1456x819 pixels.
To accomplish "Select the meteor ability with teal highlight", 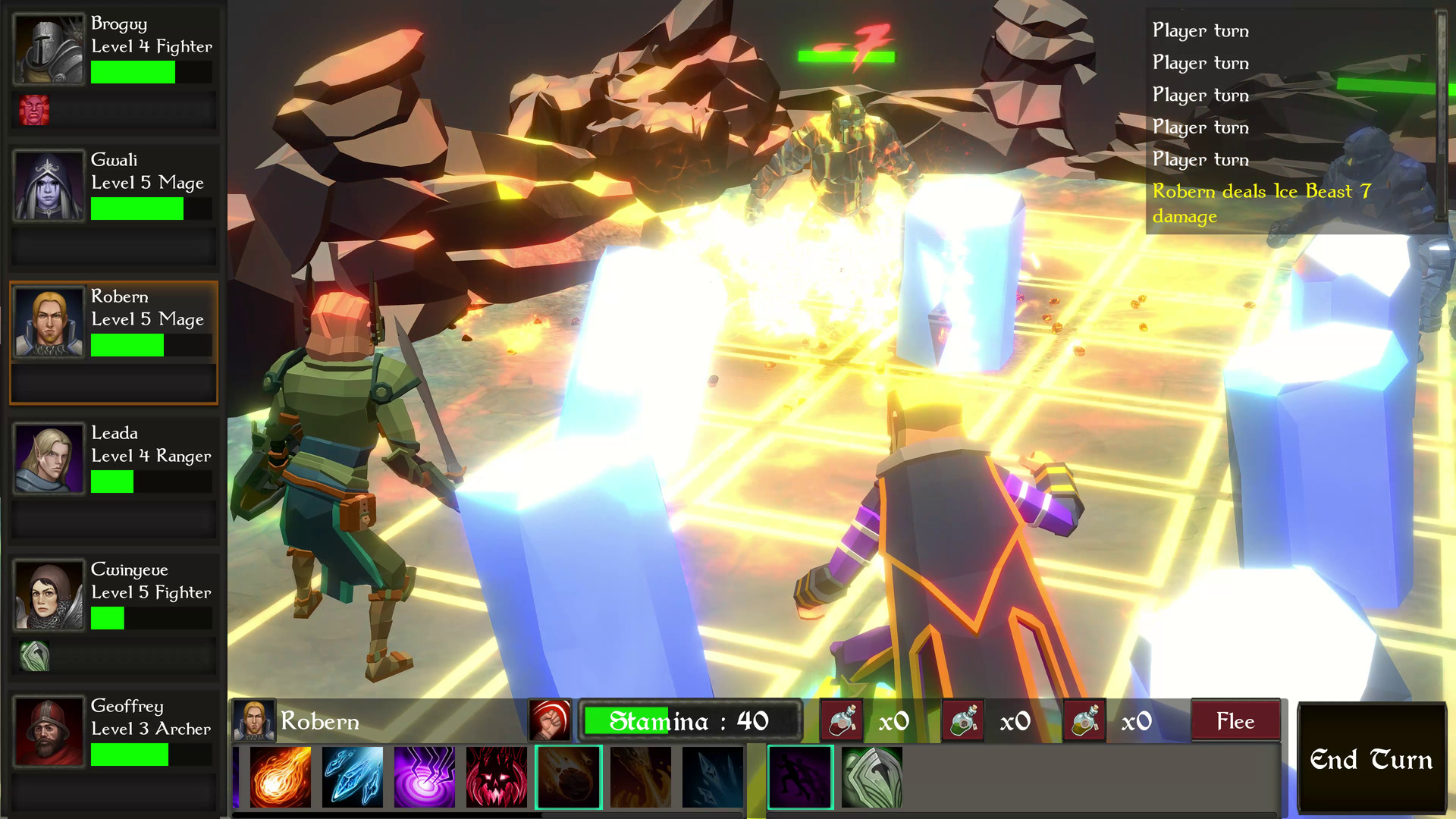I will [569, 775].
